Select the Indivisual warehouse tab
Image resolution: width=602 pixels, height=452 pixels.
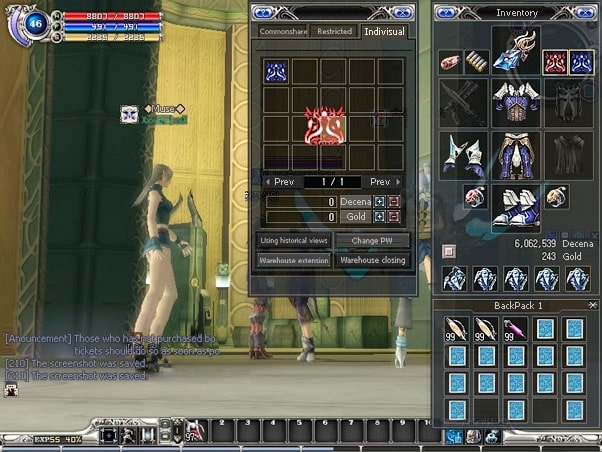384,31
